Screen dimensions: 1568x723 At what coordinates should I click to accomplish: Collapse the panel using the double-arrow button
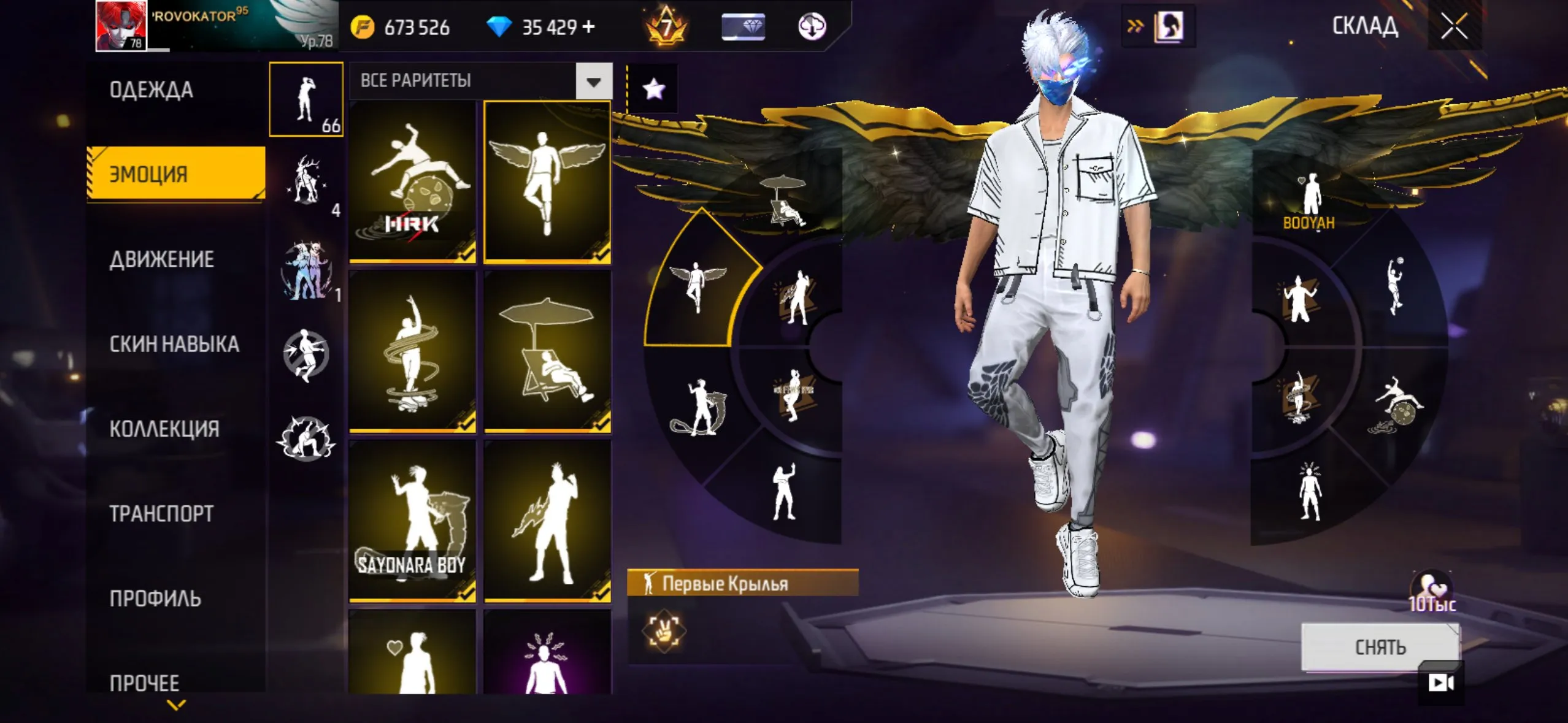coord(1134,25)
